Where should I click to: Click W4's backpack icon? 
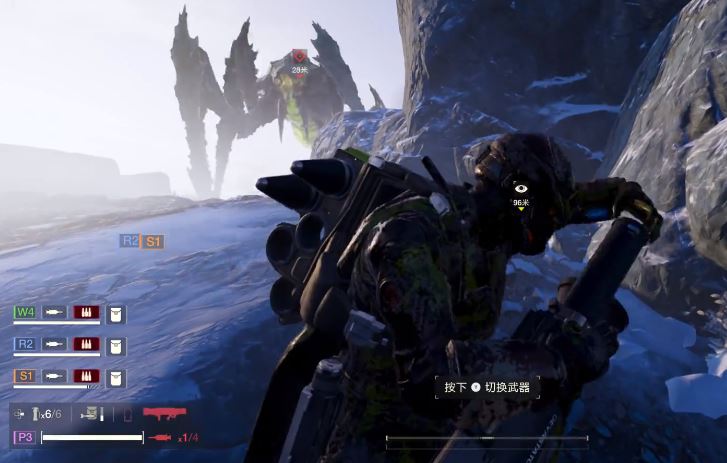click(x=116, y=314)
